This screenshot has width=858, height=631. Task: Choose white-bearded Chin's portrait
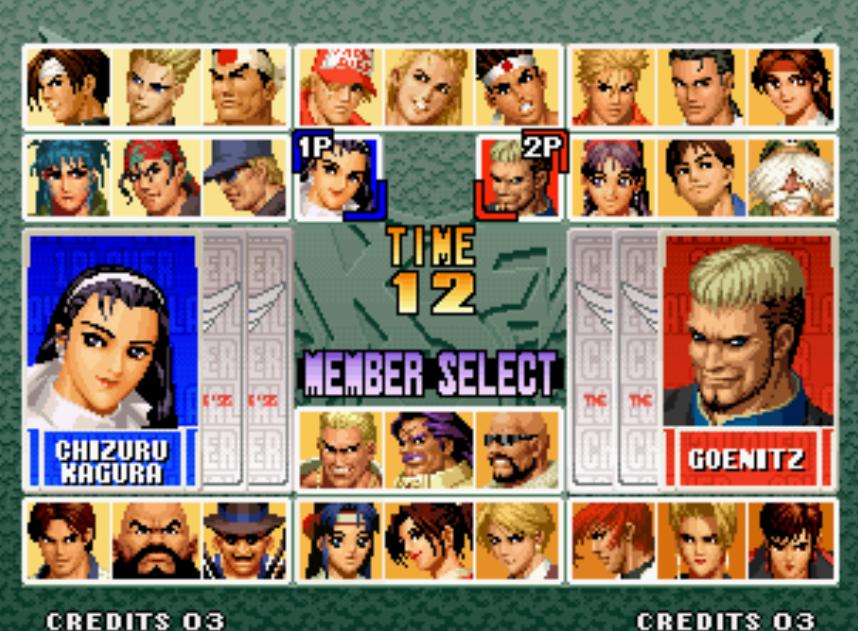(792, 178)
